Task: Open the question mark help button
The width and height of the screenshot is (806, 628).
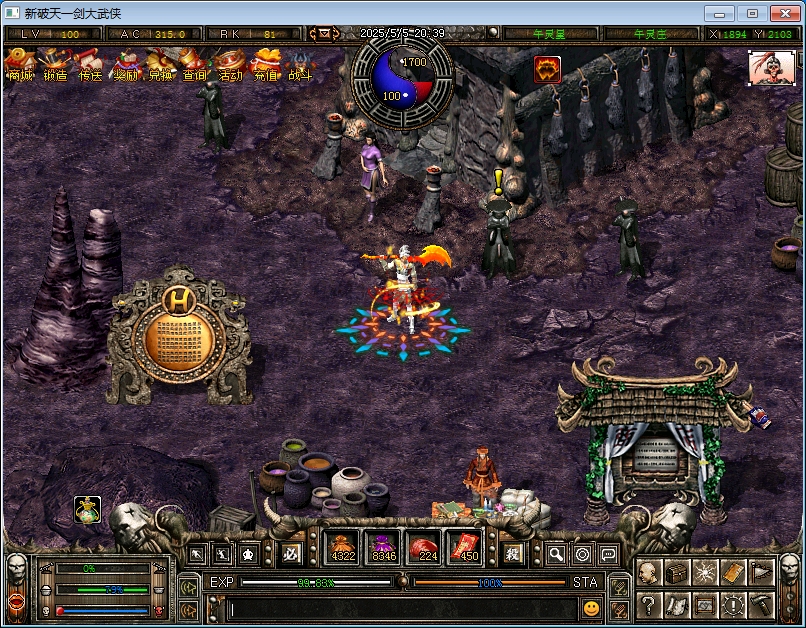Action: point(648,604)
